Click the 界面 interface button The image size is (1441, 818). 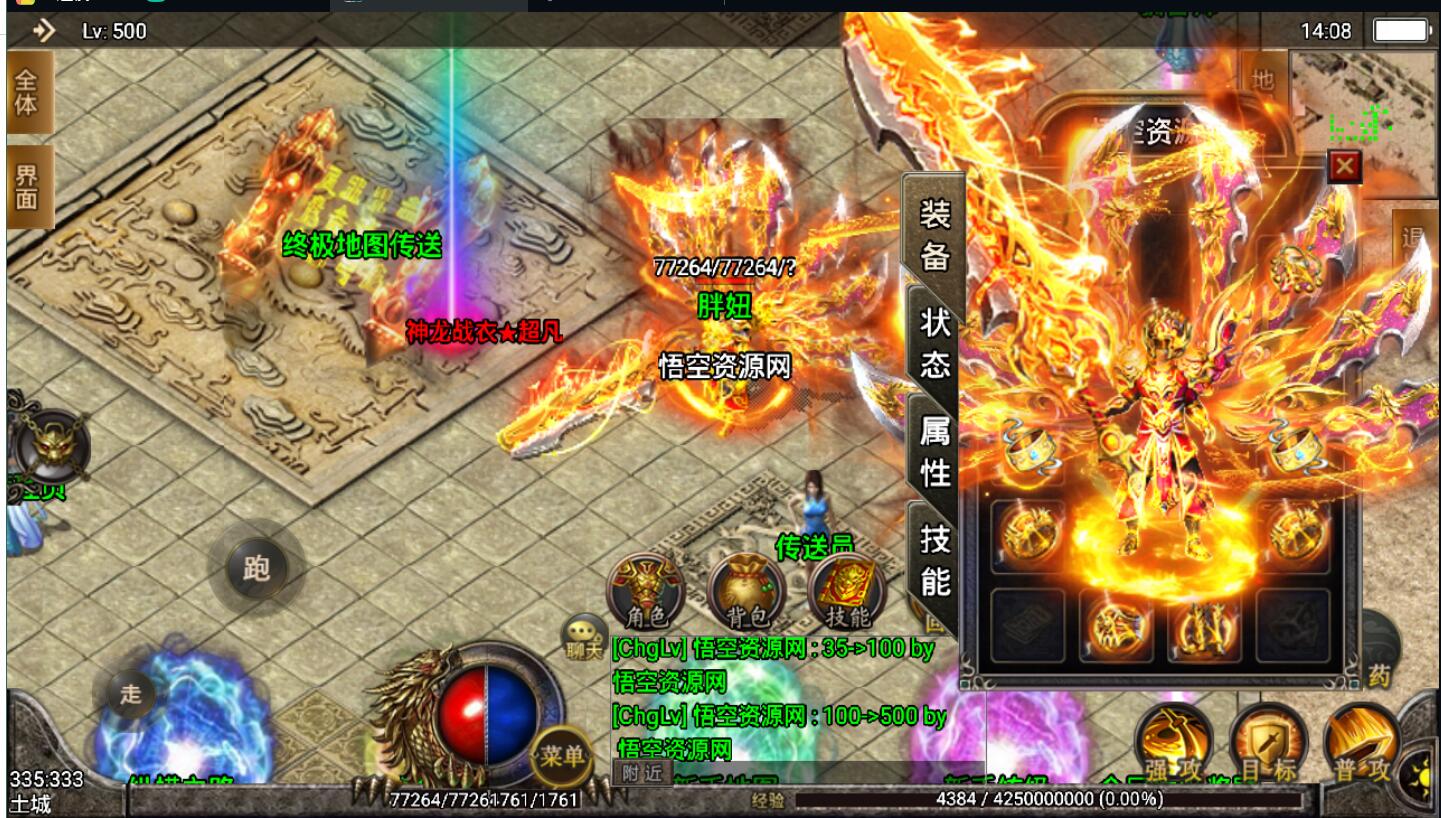(26, 187)
